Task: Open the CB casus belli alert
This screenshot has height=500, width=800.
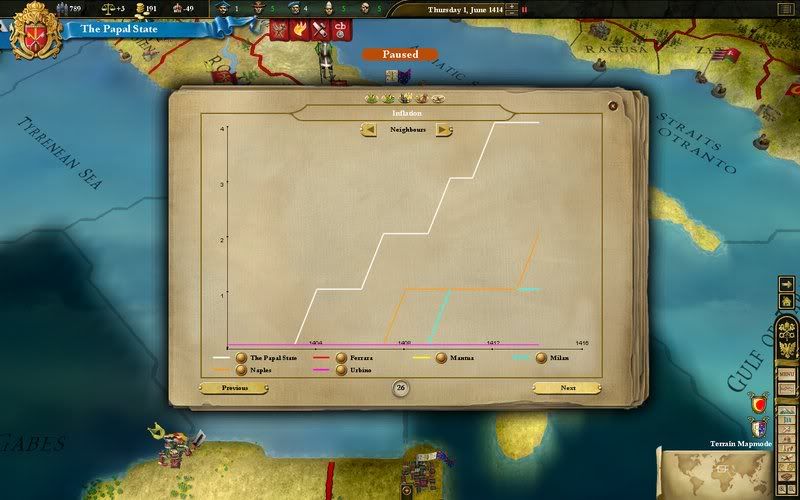Action: pos(341,30)
